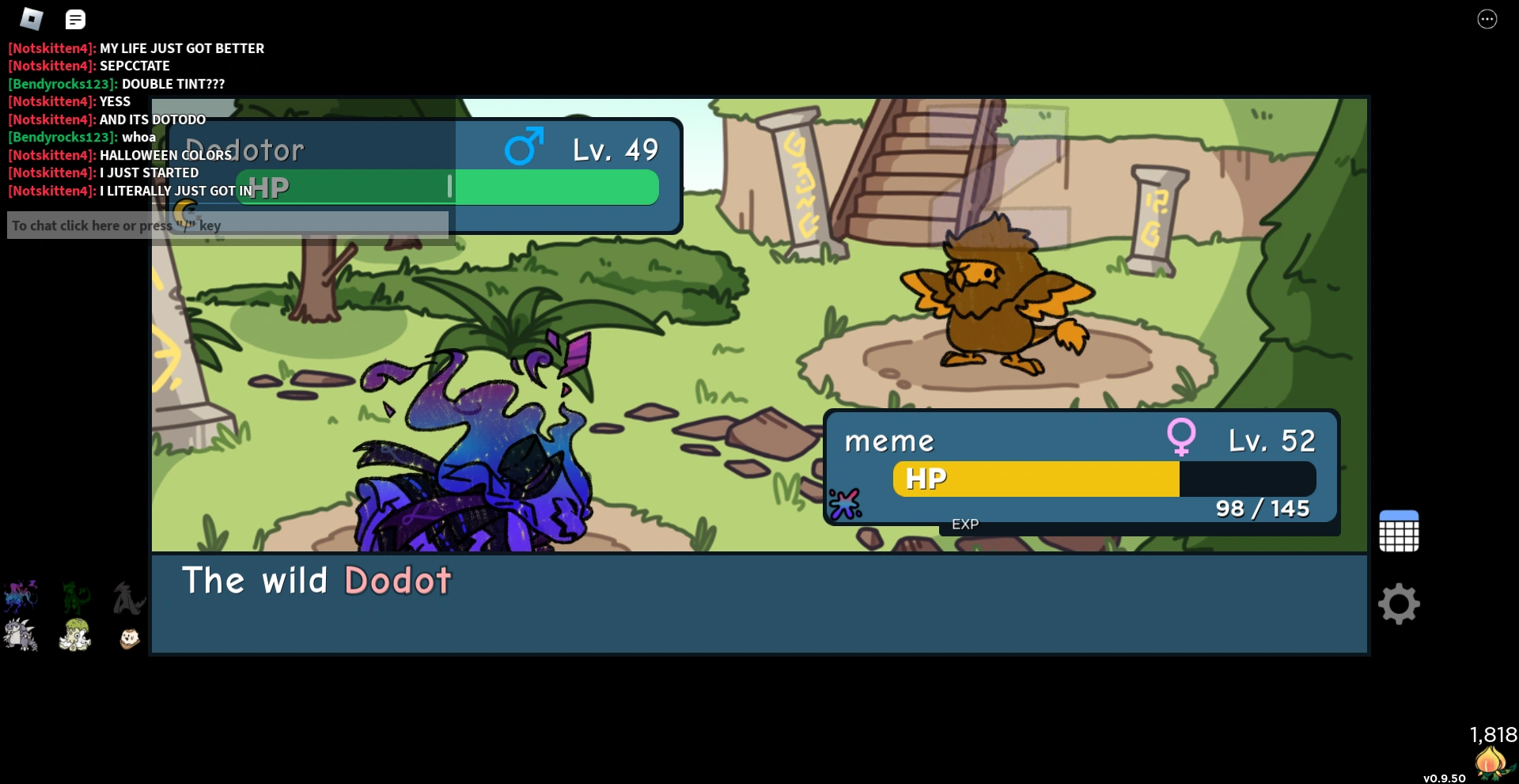The width and height of the screenshot is (1519, 784).
Task: Select the spiky gray dinosaur party member
Action: coord(21,635)
